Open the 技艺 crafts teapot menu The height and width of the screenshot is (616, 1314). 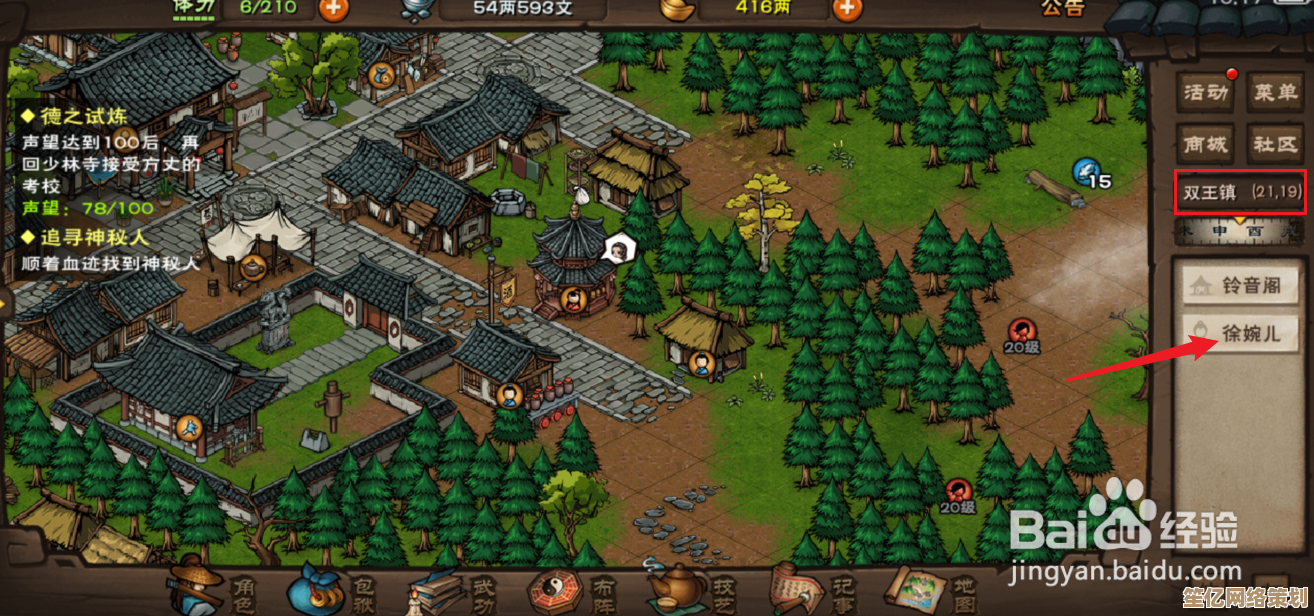point(688,590)
